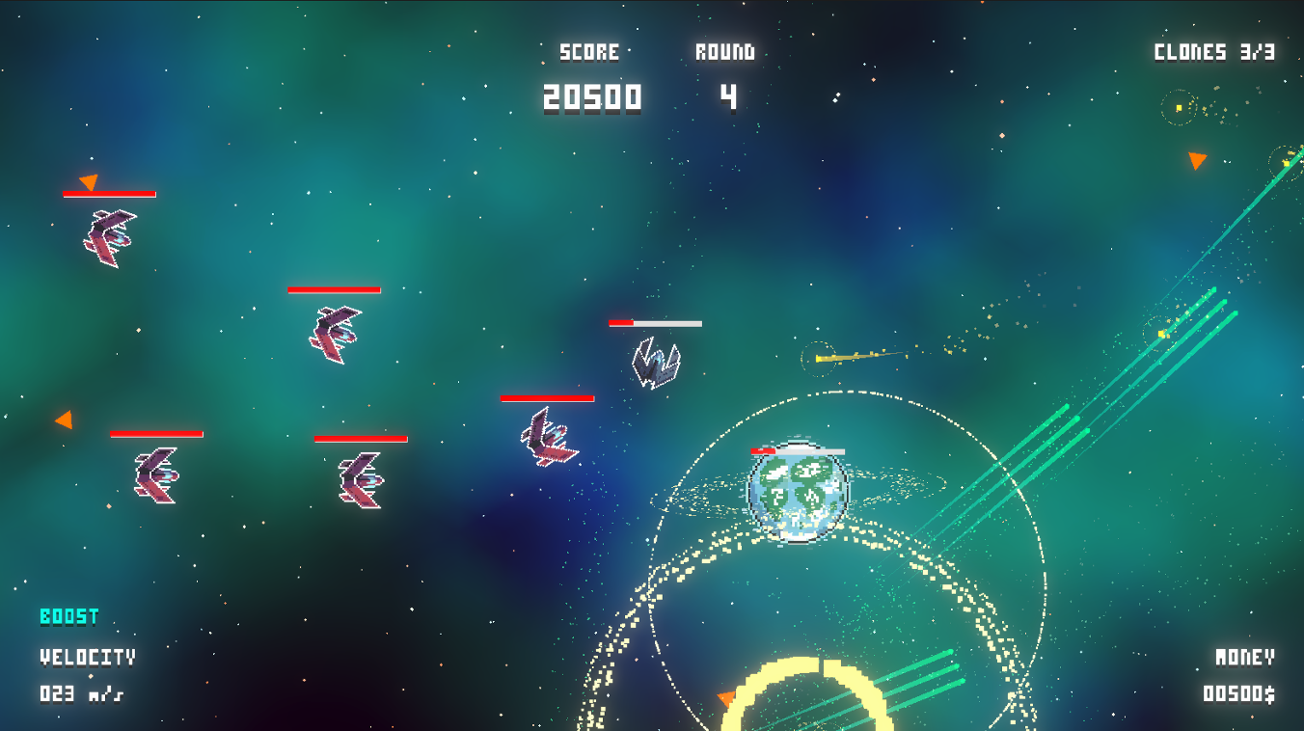Click the enemy ship in the second row
Screen dimensions: 1304x731
335,330
